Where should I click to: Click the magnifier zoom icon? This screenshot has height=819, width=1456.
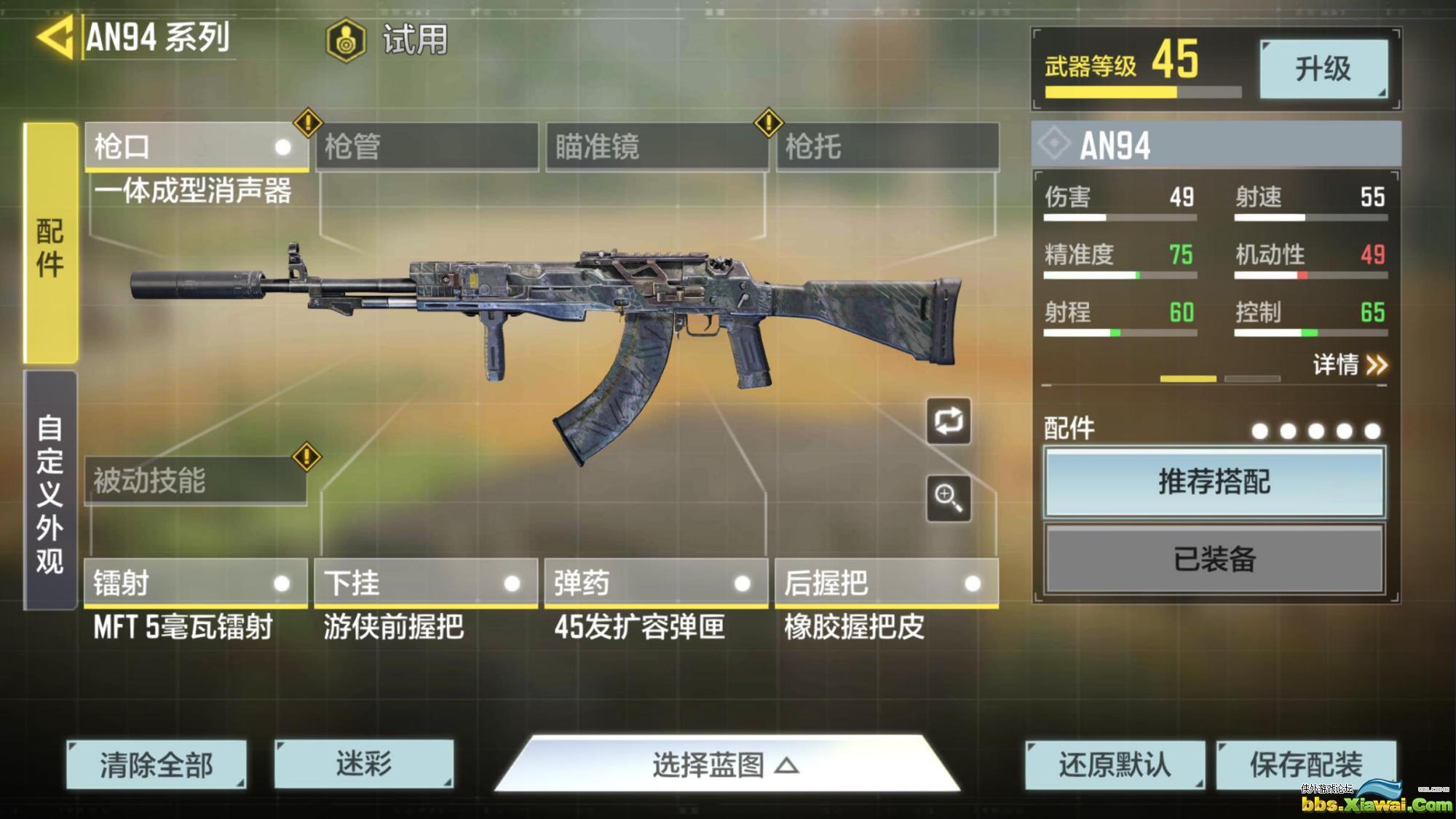[x=948, y=498]
